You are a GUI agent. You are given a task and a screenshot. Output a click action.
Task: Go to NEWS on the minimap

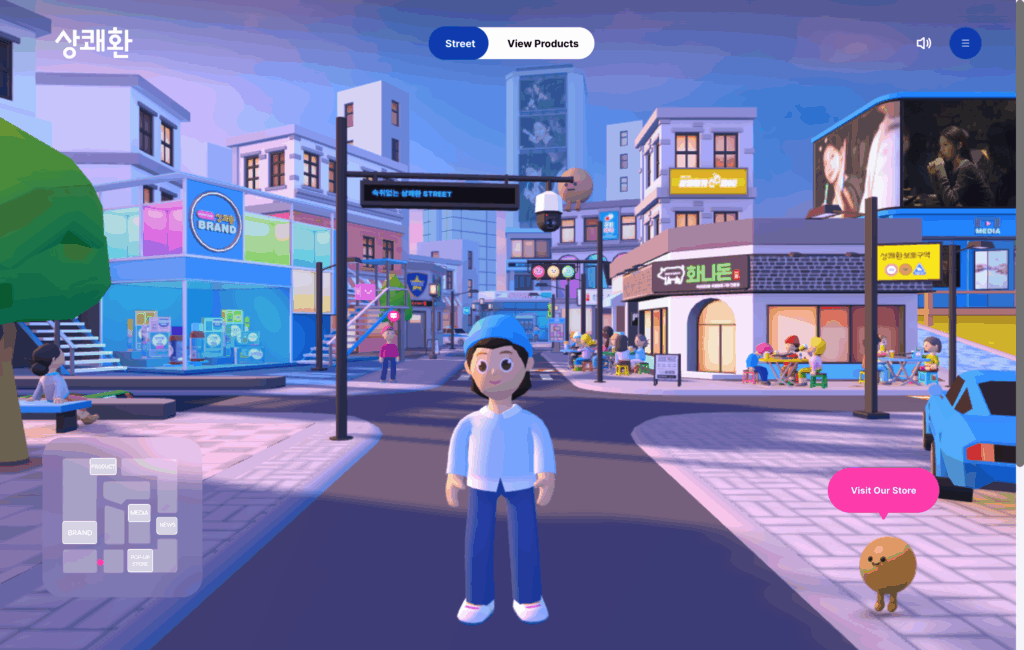166,524
